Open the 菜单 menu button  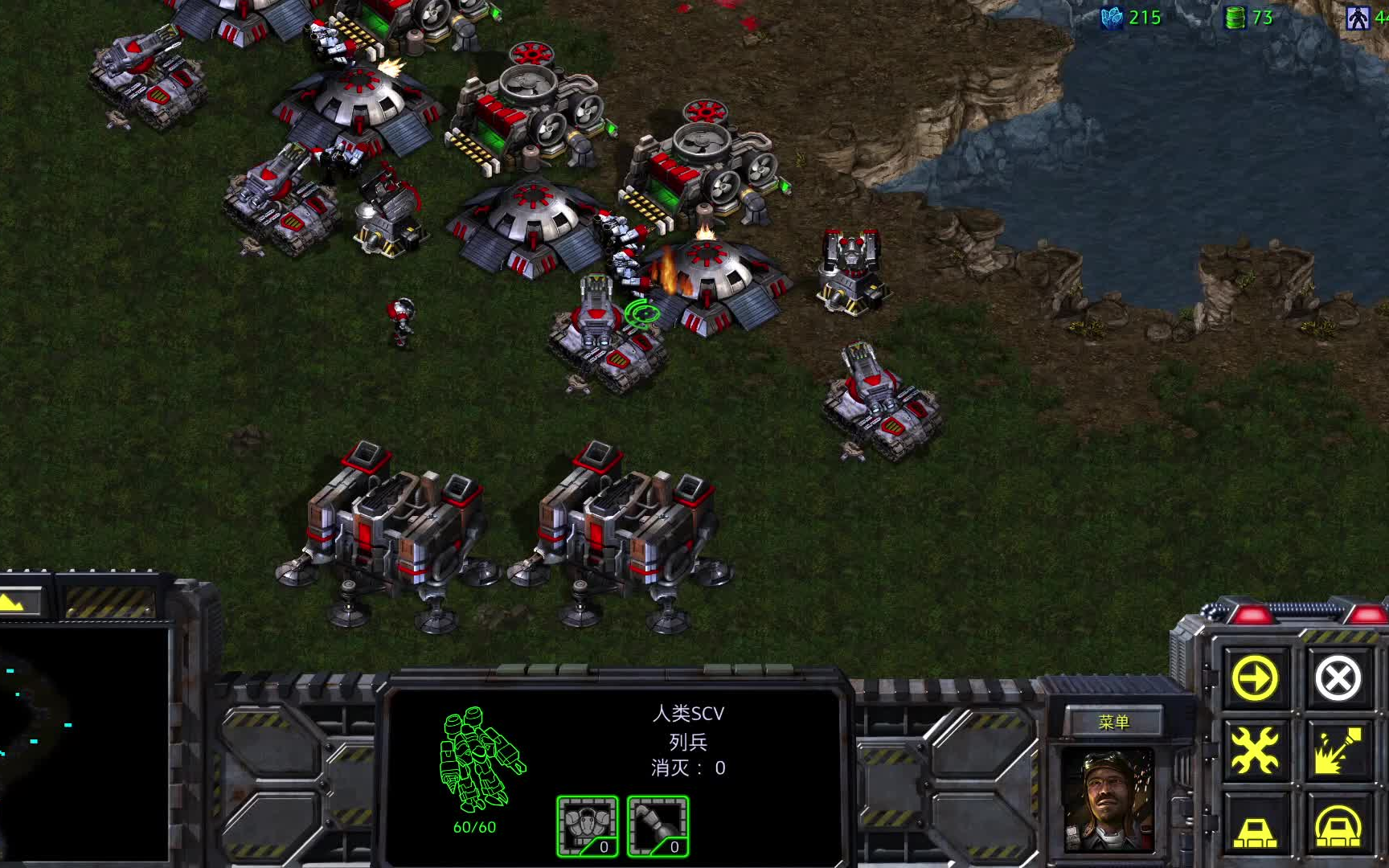tap(1113, 723)
